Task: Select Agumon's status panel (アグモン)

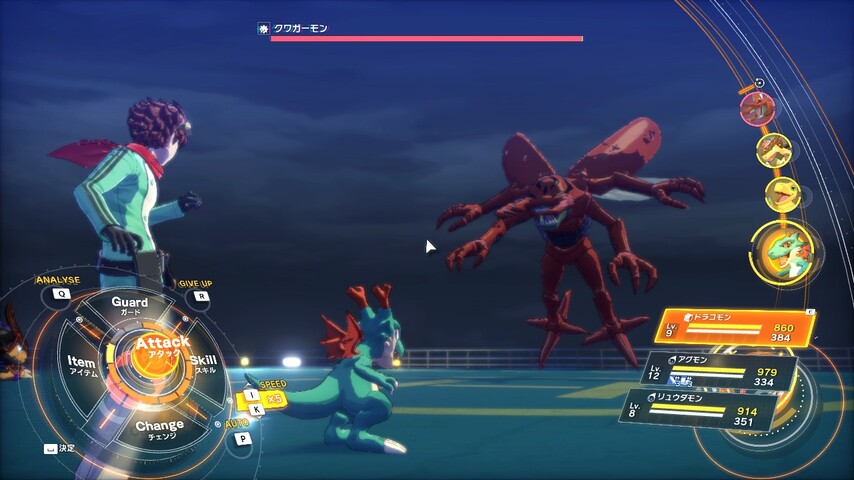Action: [x=720, y=371]
